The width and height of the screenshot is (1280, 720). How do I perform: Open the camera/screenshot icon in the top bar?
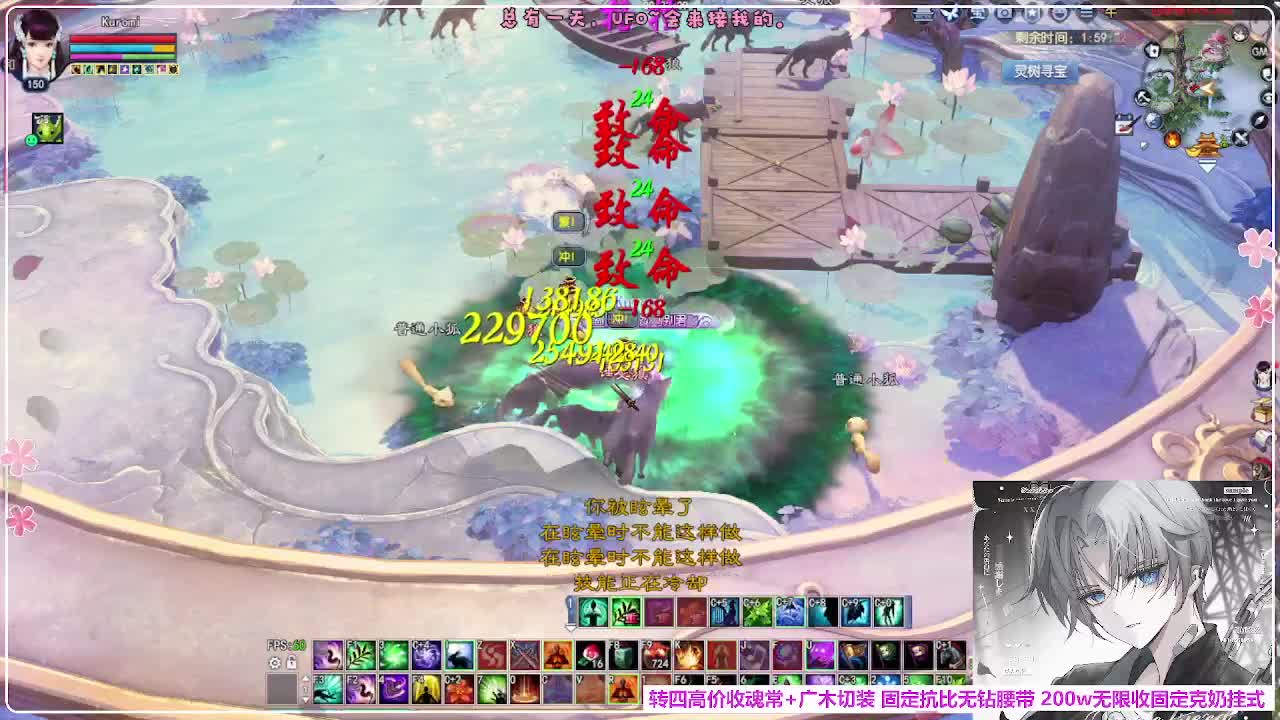point(1004,13)
